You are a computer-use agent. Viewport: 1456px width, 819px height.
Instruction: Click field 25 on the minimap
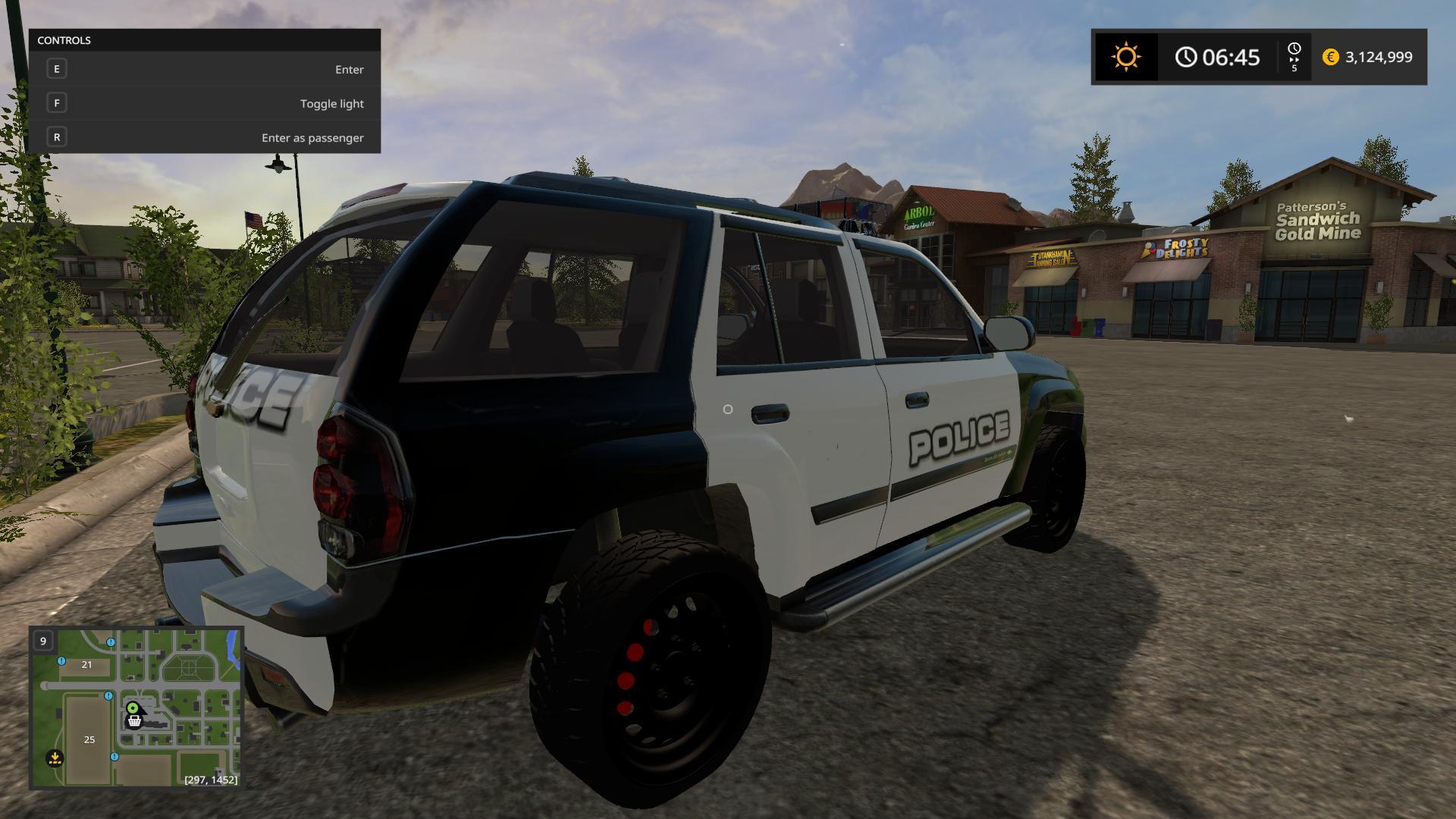(x=89, y=739)
